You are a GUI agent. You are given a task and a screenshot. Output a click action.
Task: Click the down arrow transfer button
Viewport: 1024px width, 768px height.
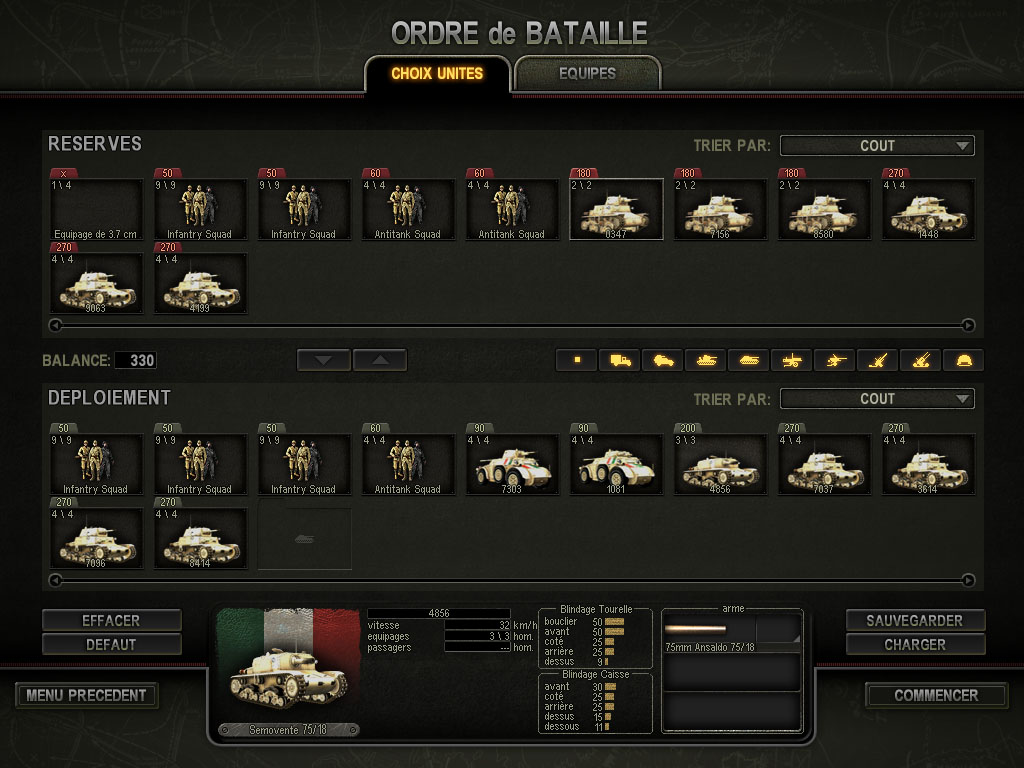coord(324,360)
